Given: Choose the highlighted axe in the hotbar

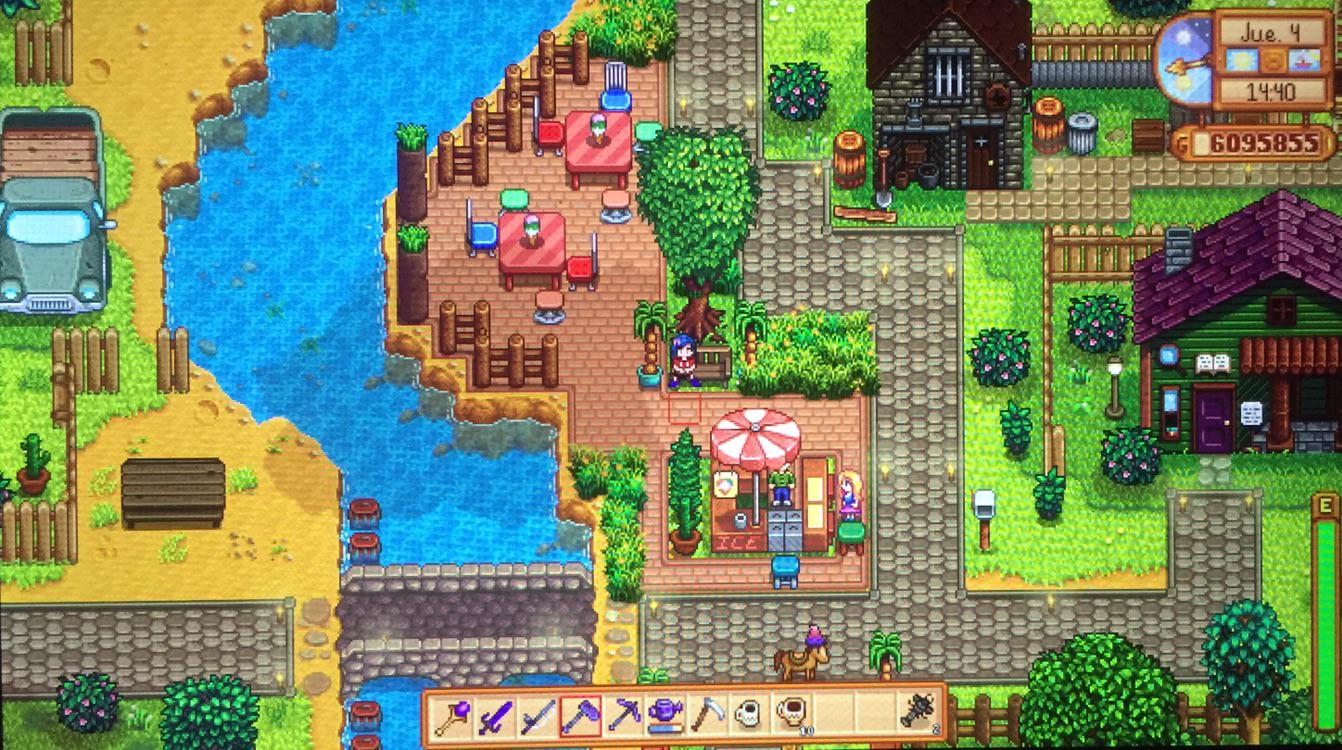Looking at the screenshot, I should point(580,716).
